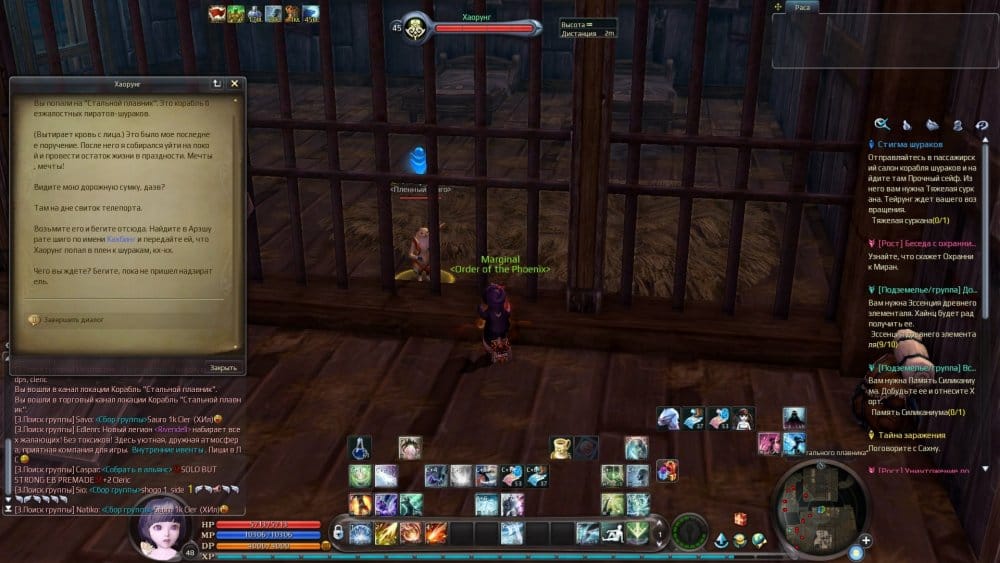
Task: Open the "Стигма шураков" quest entry
Action: click(x=911, y=144)
